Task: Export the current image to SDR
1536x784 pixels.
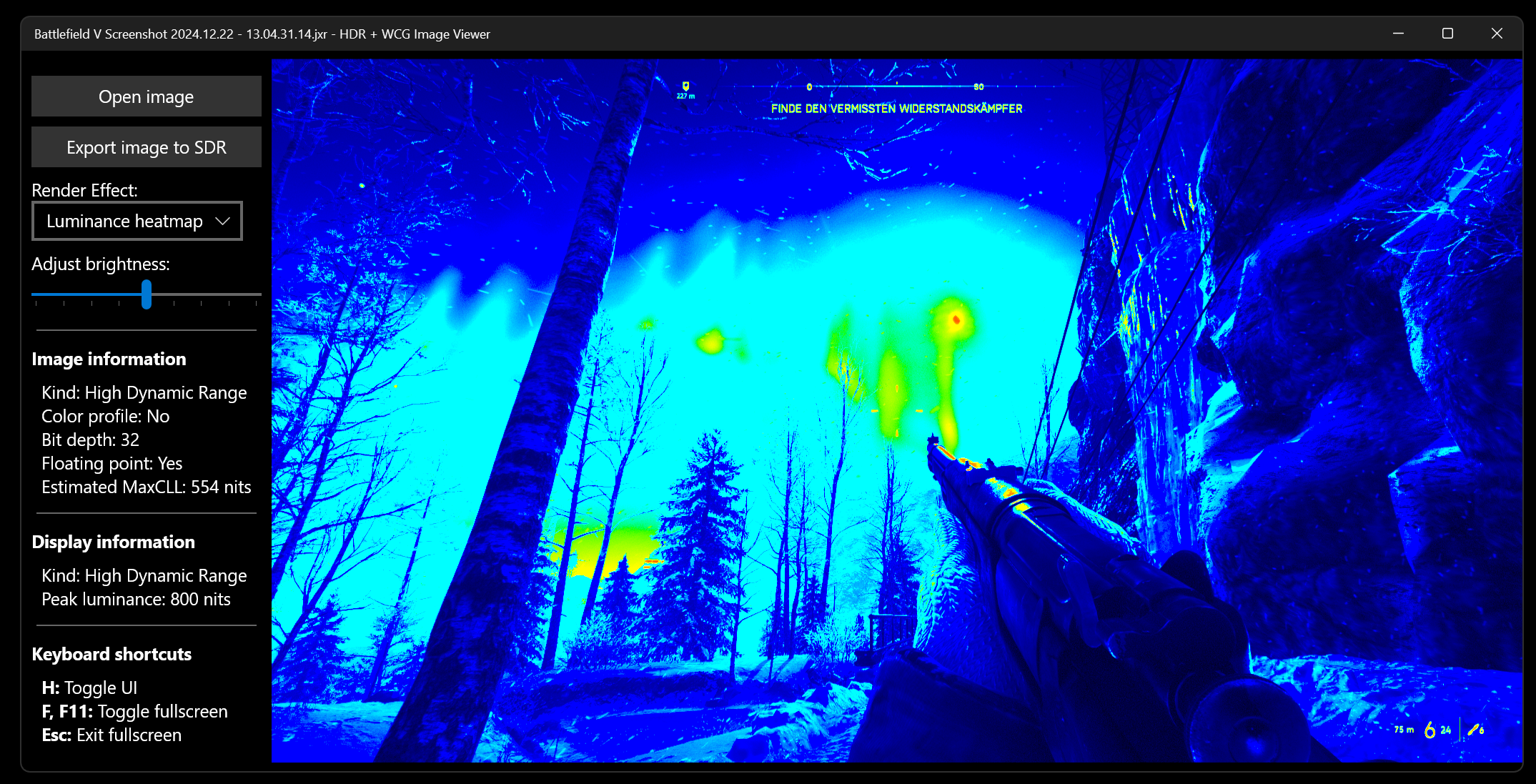Action: click(x=146, y=147)
